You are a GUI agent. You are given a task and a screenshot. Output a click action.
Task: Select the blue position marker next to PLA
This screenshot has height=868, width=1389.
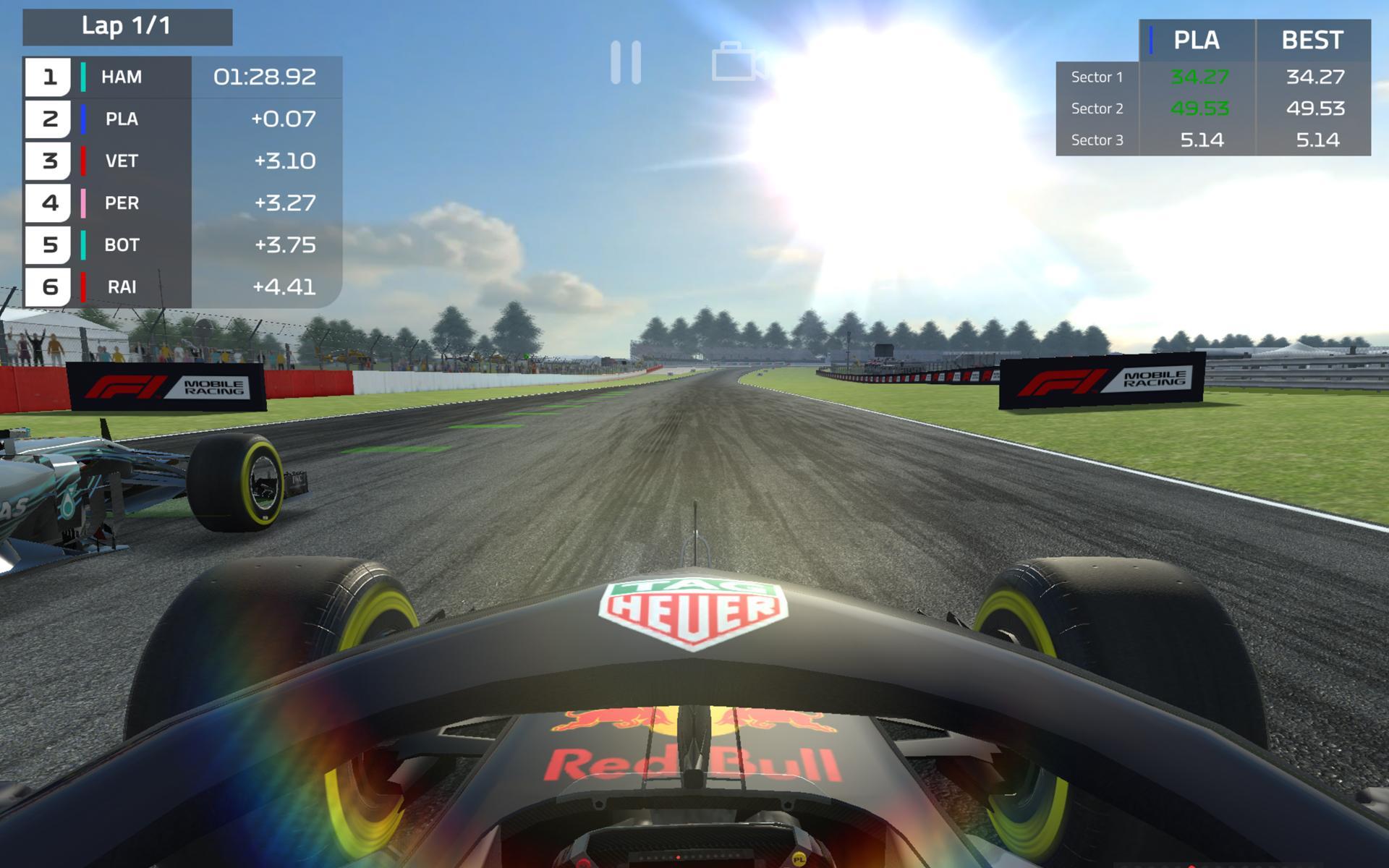click(85, 119)
